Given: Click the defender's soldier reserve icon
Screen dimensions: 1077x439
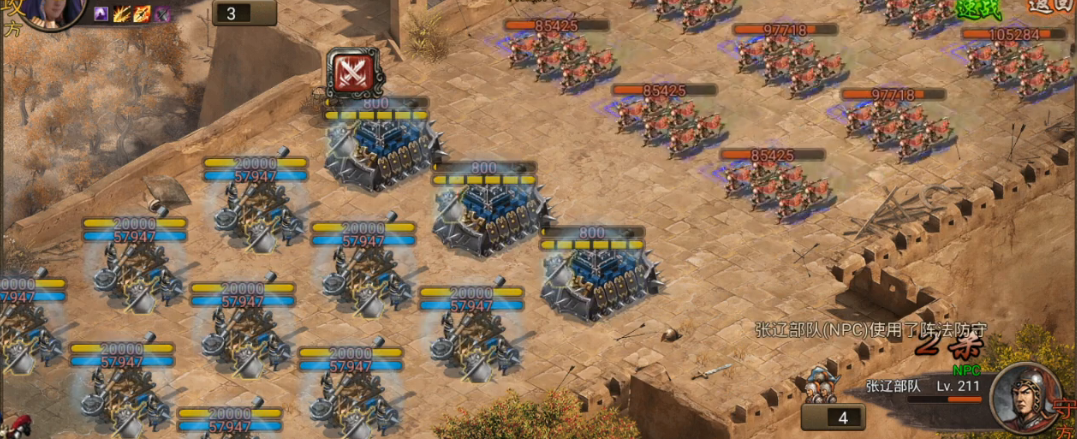Looking at the screenshot, I should [x=823, y=387].
